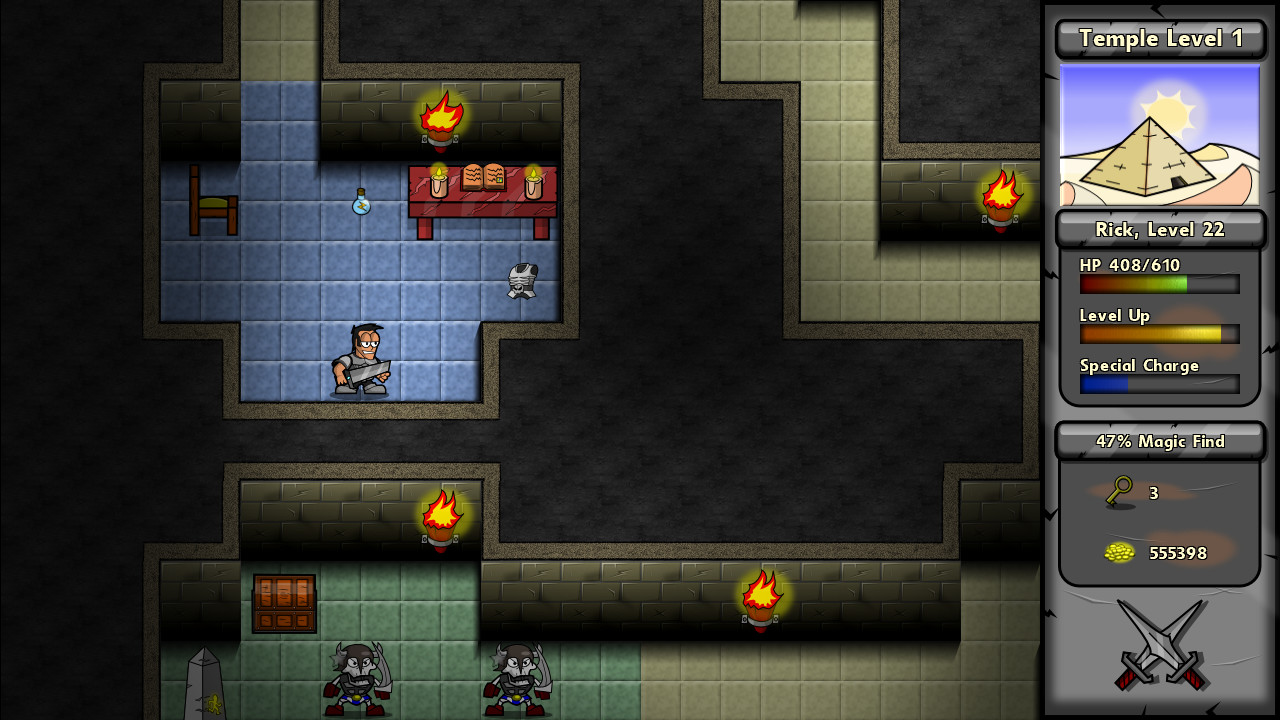Screen dimensions: 1280x720
Task: Pick up the blue potion bottle
Action: point(361,203)
